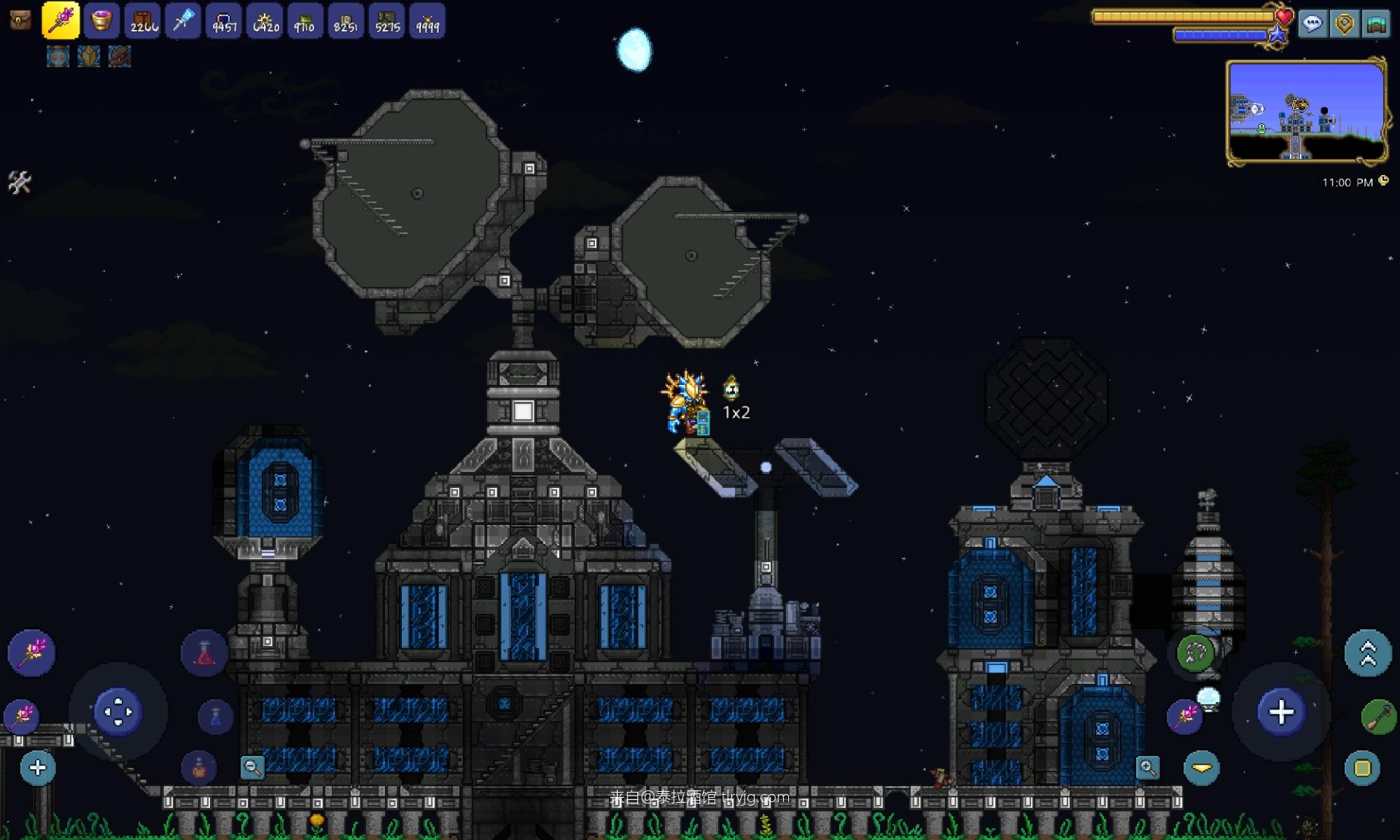This screenshot has width=1400, height=840.
Task: Tap the green guitar quick-item button
Action: pos(1377,717)
